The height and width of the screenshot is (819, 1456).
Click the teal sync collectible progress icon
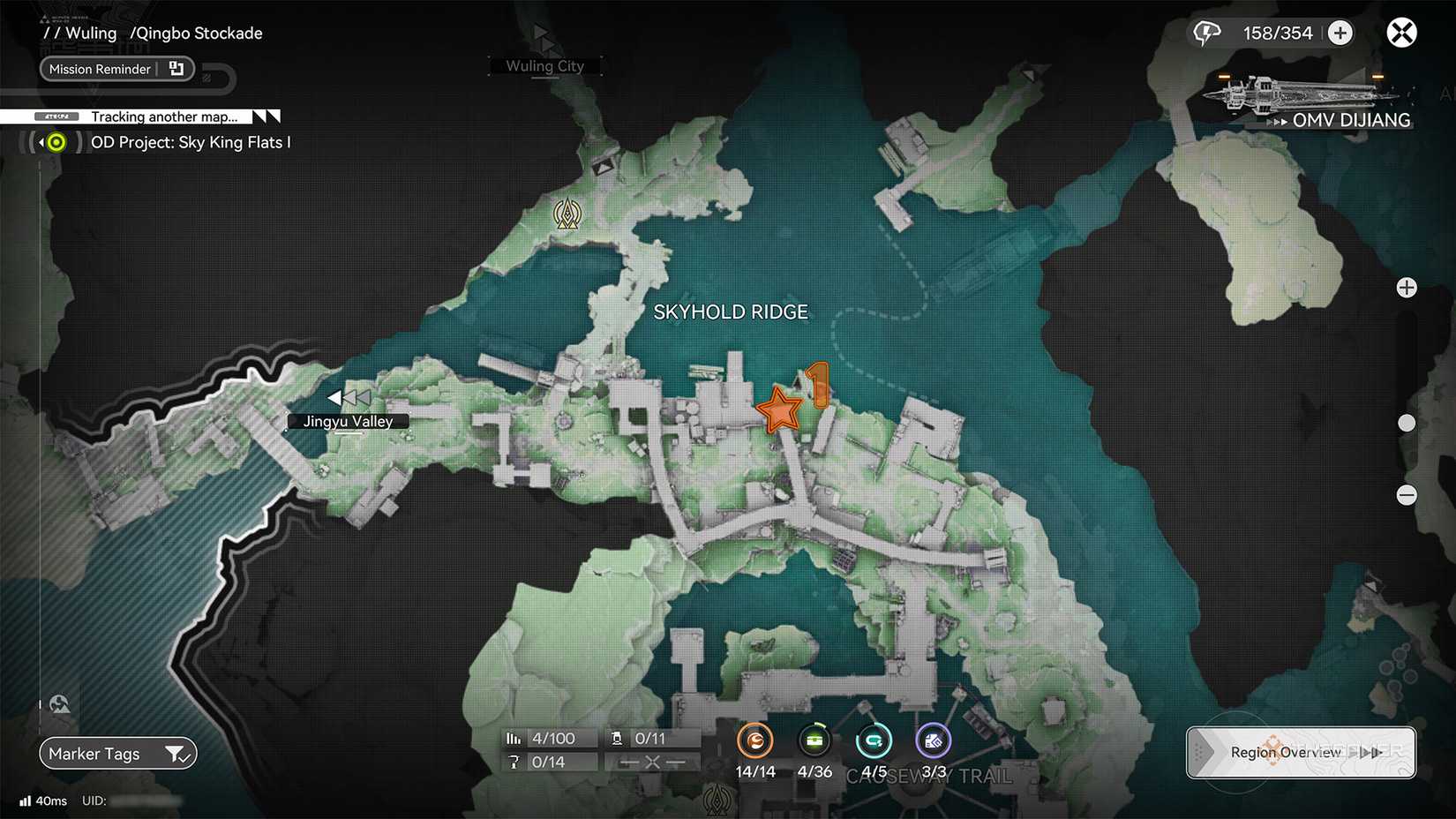click(x=874, y=741)
